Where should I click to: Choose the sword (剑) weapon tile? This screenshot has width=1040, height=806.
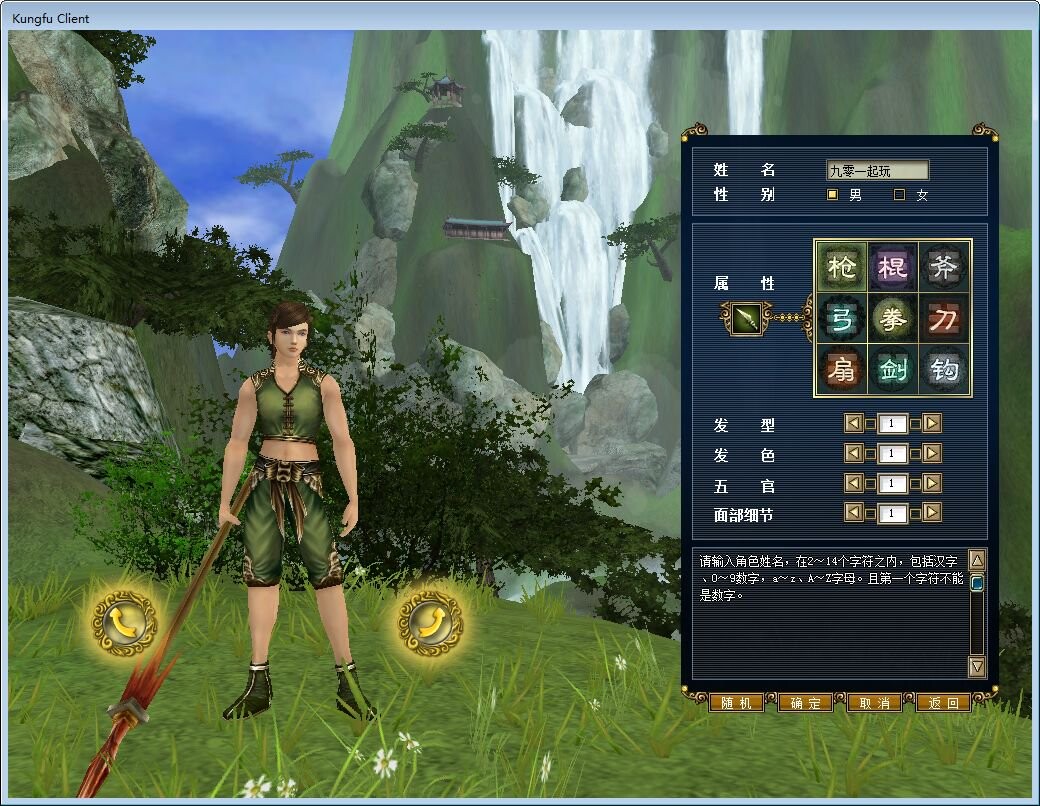893,371
